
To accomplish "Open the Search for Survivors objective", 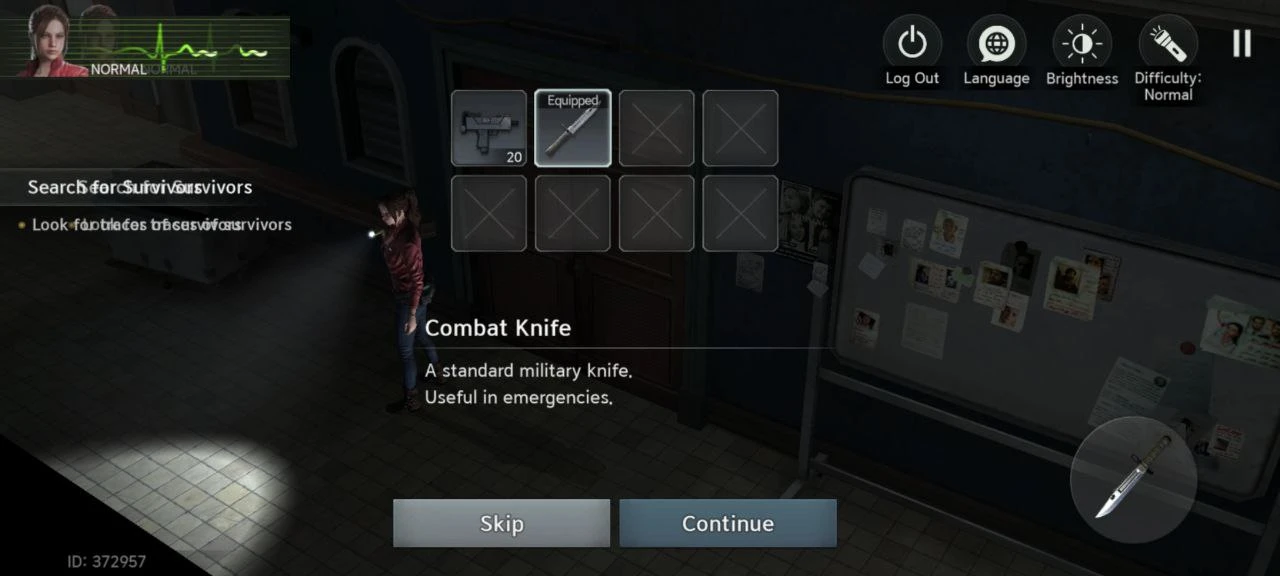I will click(x=140, y=187).
